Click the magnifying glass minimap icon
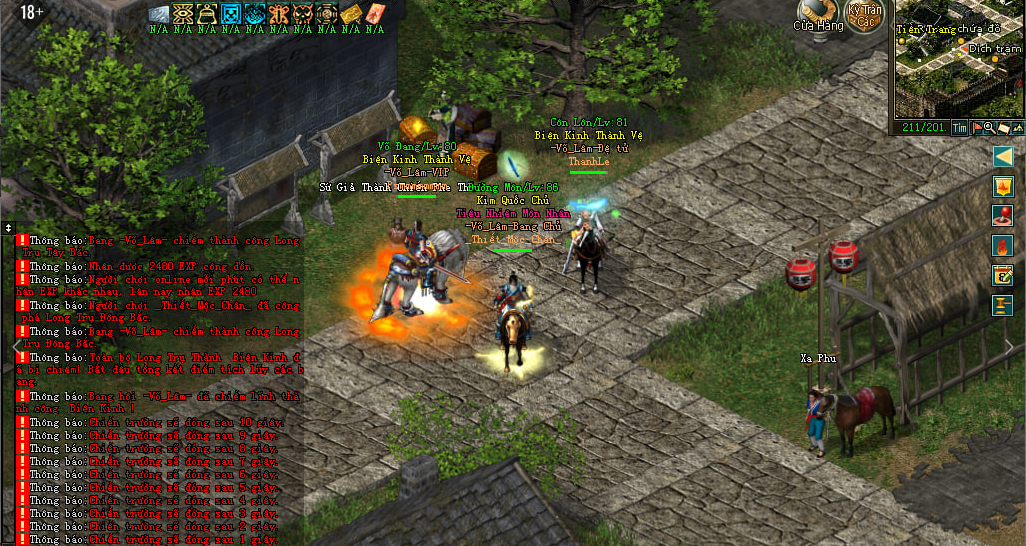Viewport: 1026px width, 546px height. pyautogui.click(x=989, y=127)
